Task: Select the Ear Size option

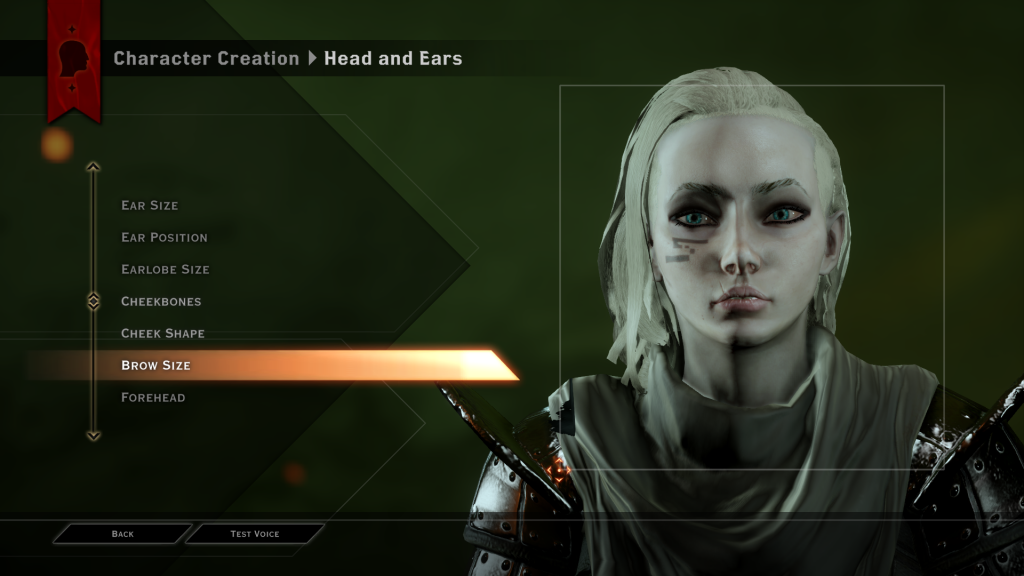Action: [149, 205]
